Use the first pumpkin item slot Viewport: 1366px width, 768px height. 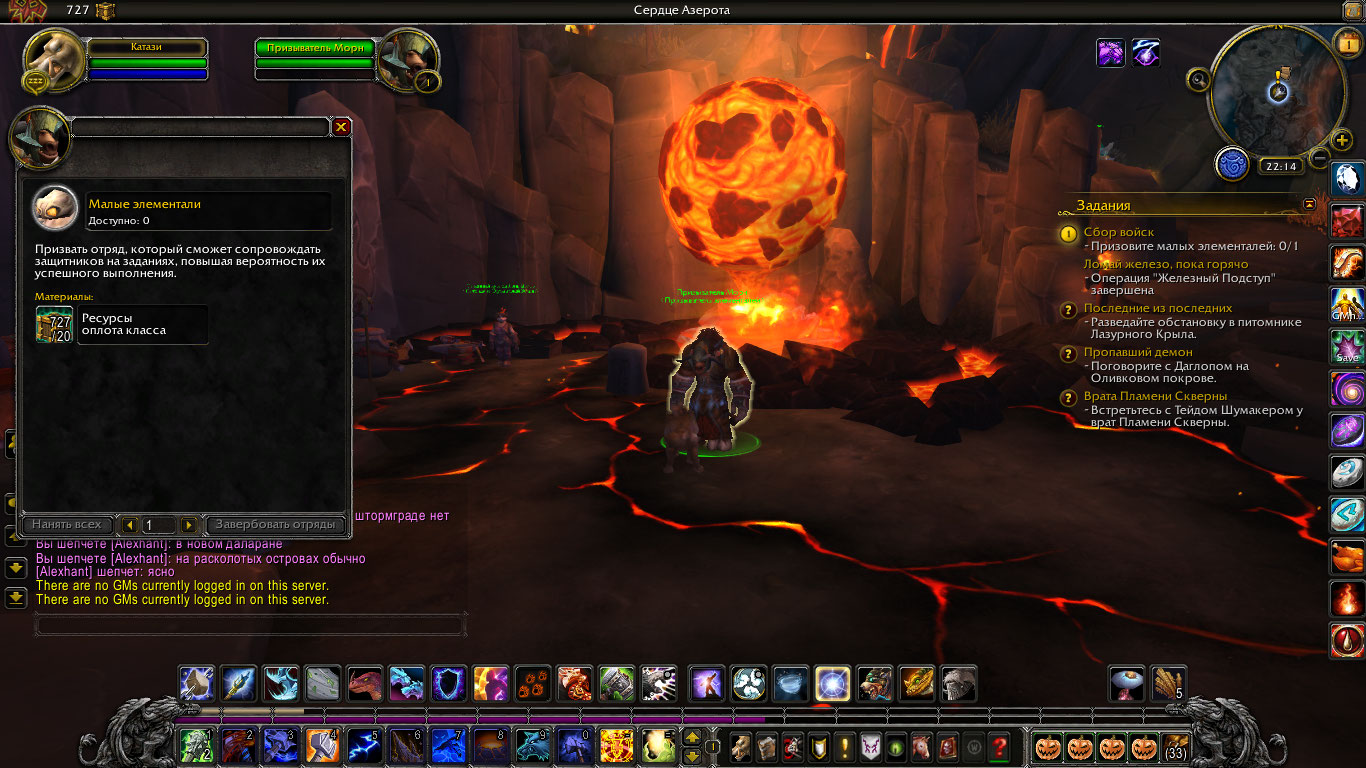pyautogui.click(x=1047, y=746)
